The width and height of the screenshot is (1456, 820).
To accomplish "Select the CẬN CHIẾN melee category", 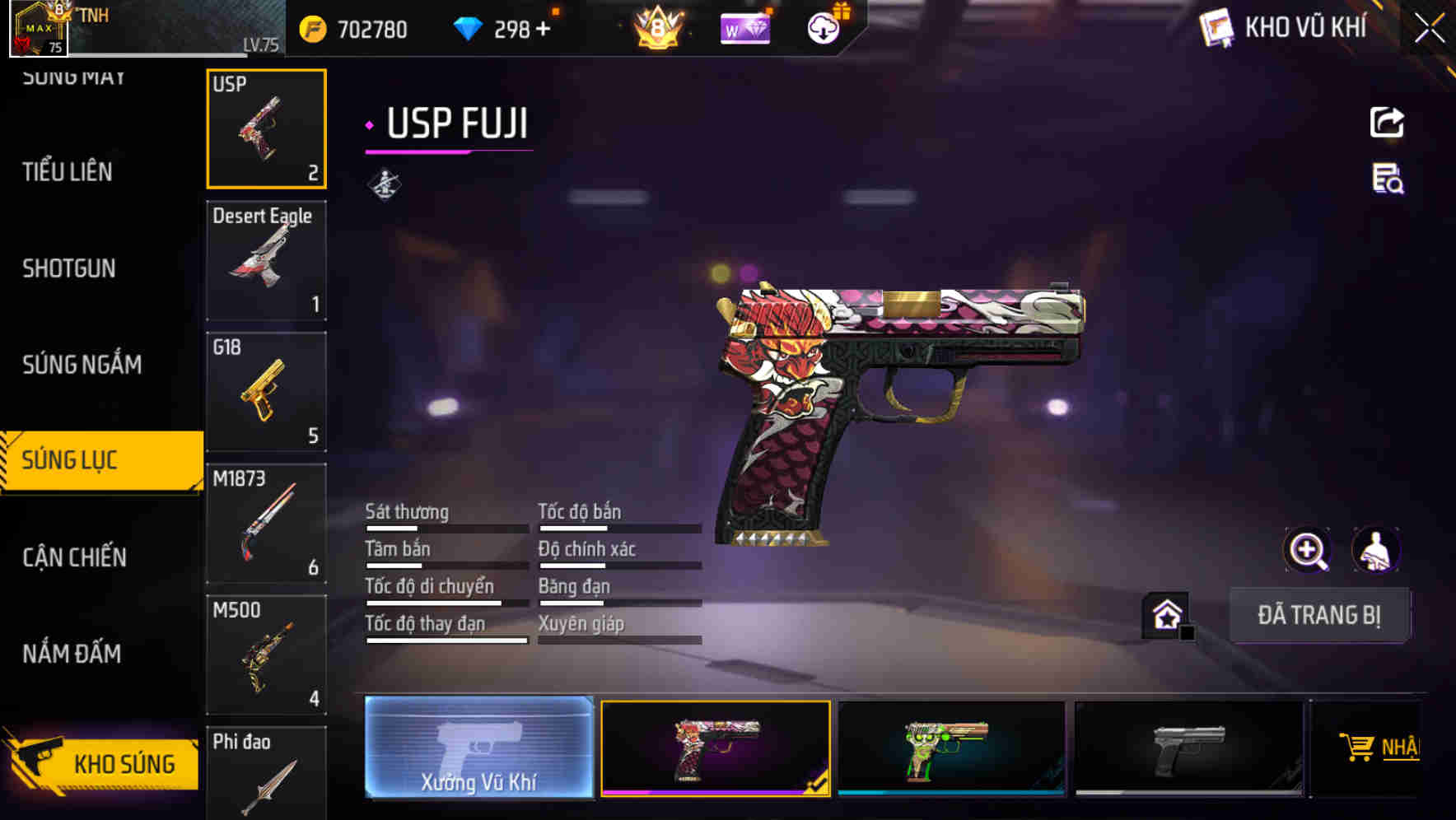I will pyautogui.click(x=75, y=557).
